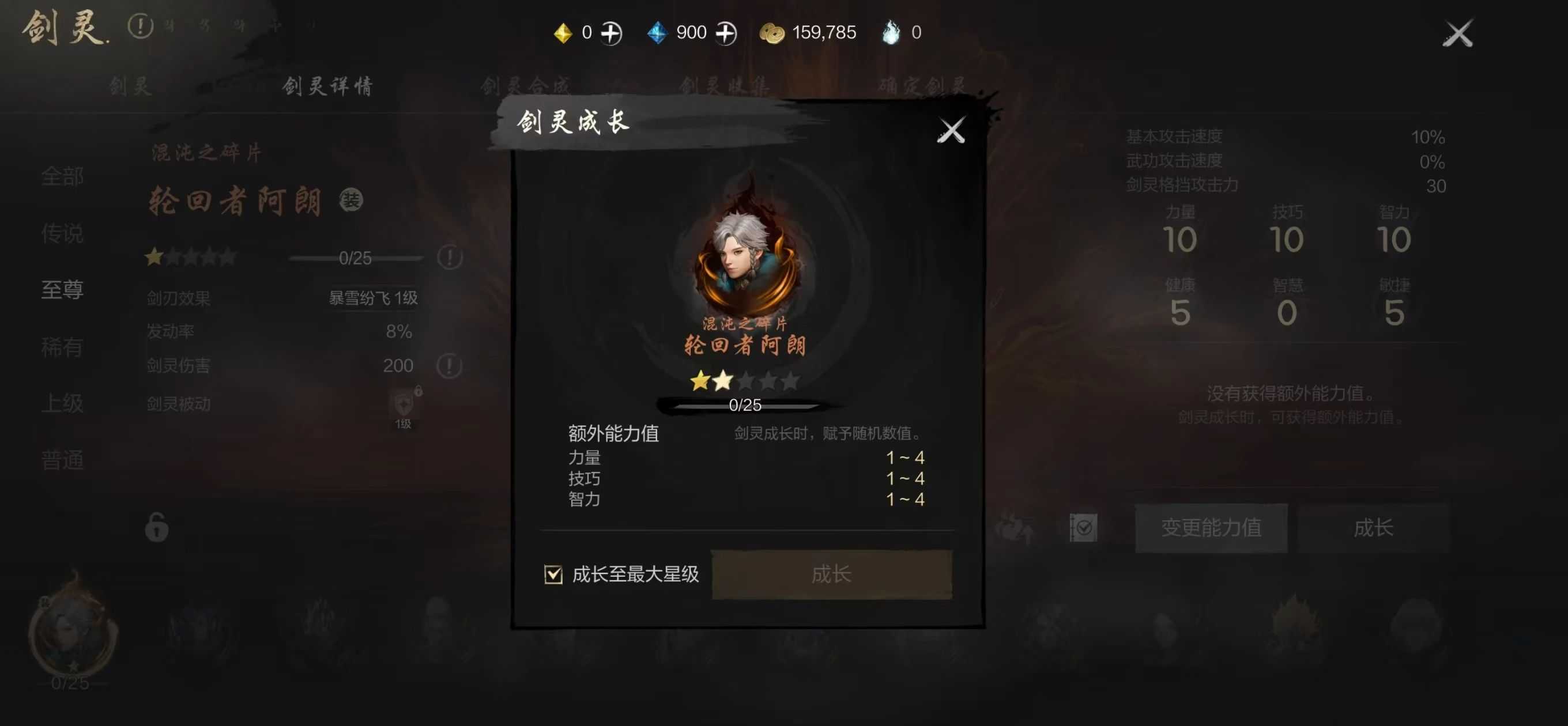The image size is (1568, 726).
Task: Switch to the 剑灵合成 tab
Action: pyautogui.click(x=527, y=86)
